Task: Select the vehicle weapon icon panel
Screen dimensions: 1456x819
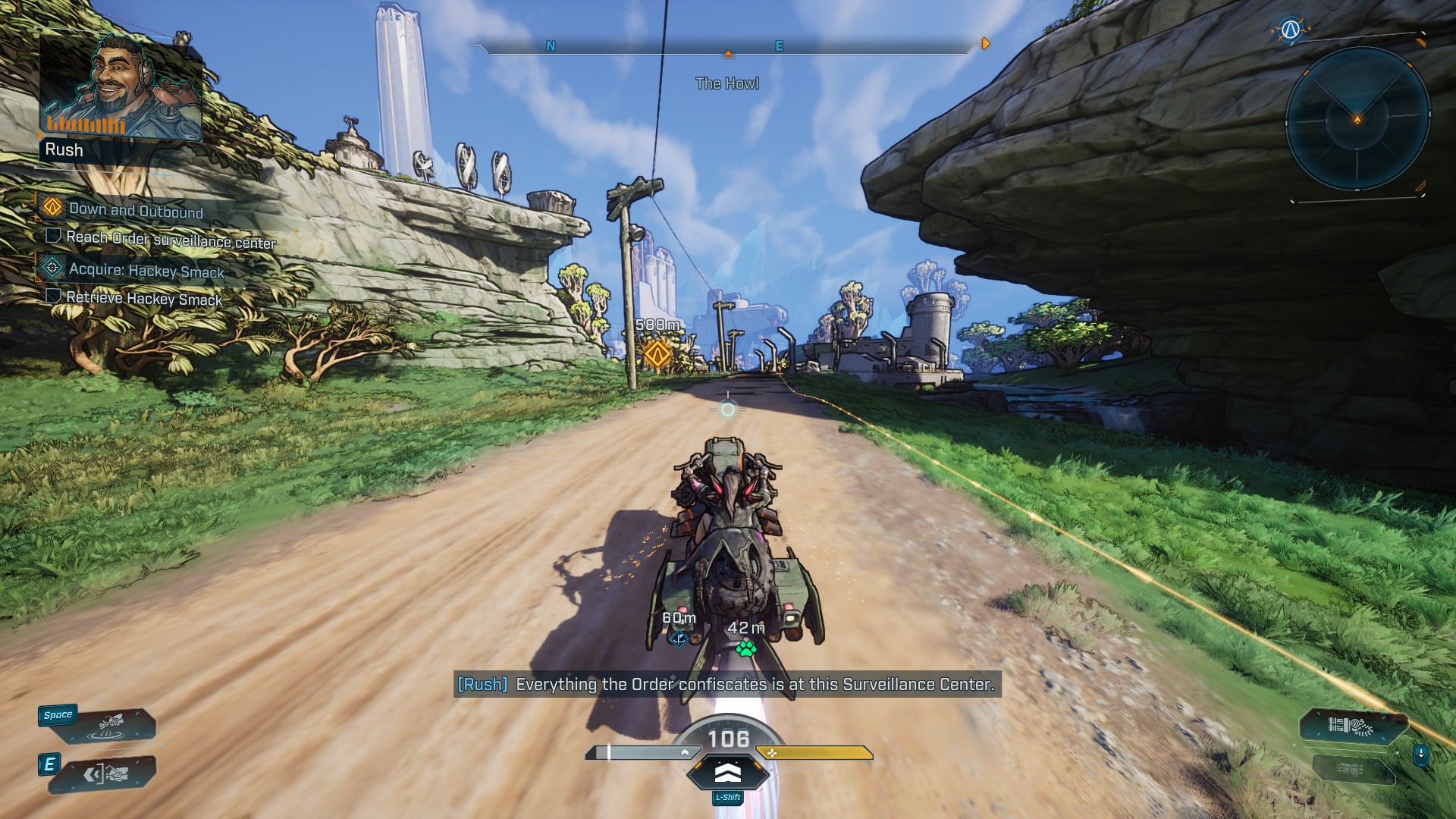Action: click(1350, 726)
